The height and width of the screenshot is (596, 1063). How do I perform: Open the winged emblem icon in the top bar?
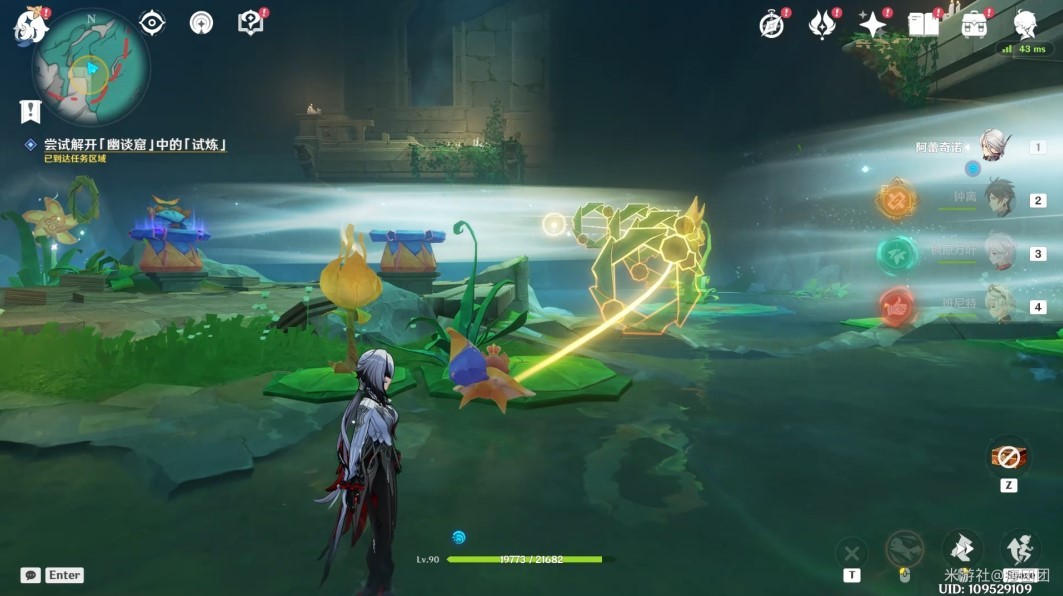(x=822, y=26)
